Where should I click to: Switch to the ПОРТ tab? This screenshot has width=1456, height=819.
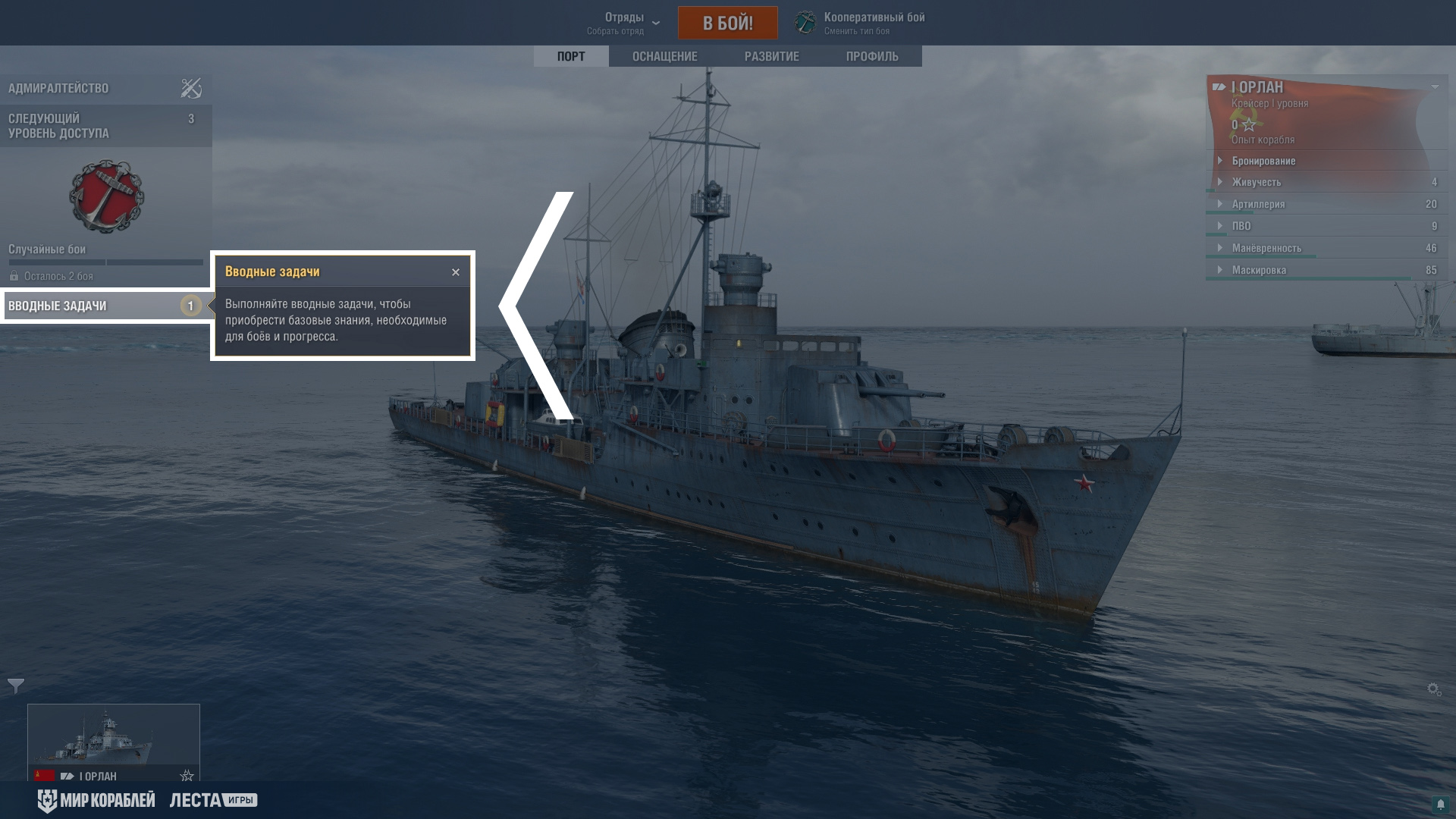(570, 56)
